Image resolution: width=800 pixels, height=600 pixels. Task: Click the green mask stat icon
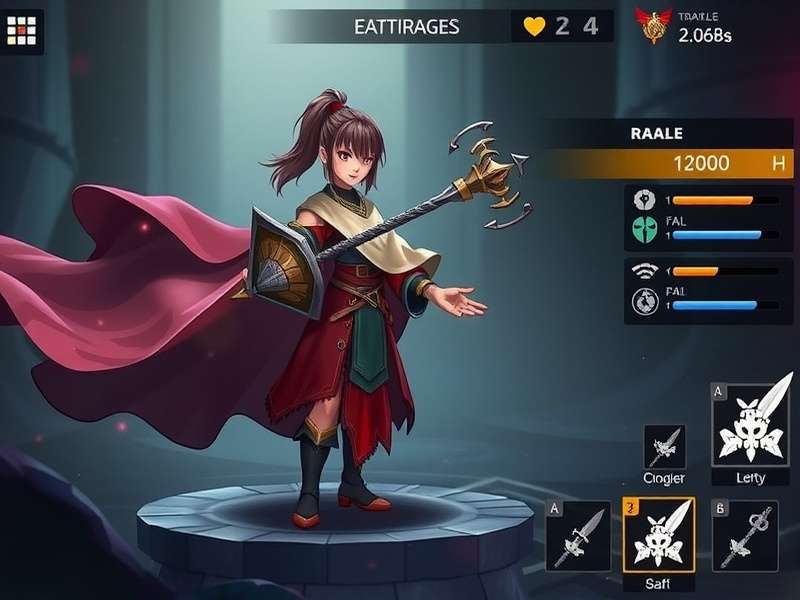click(x=643, y=229)
